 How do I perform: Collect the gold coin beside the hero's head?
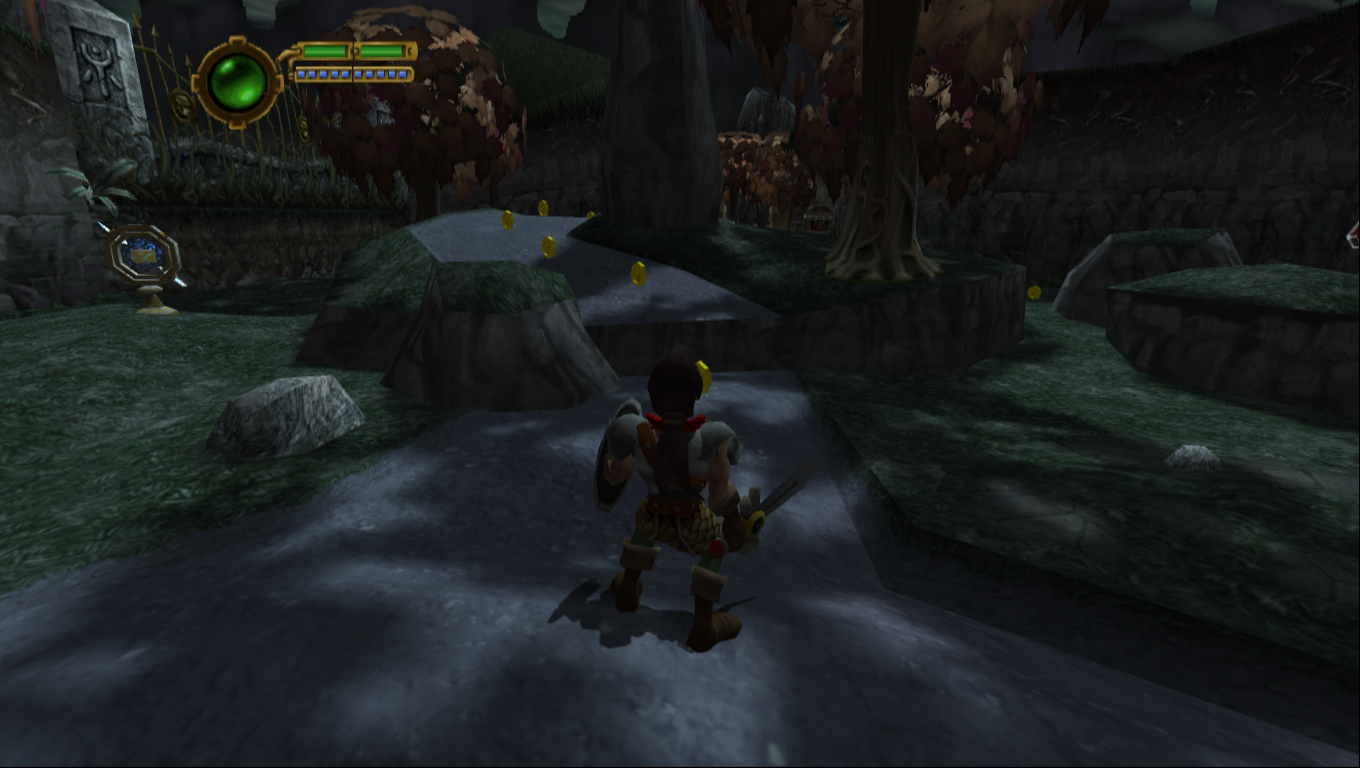[703, 377]
